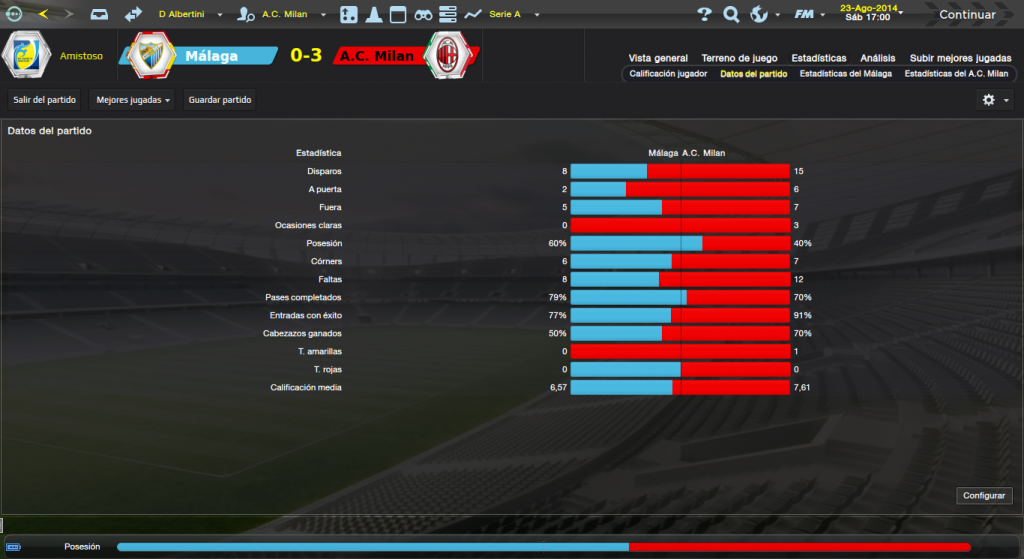
Task: Open the D Albertini manager menu
Action: coord(189,15)
